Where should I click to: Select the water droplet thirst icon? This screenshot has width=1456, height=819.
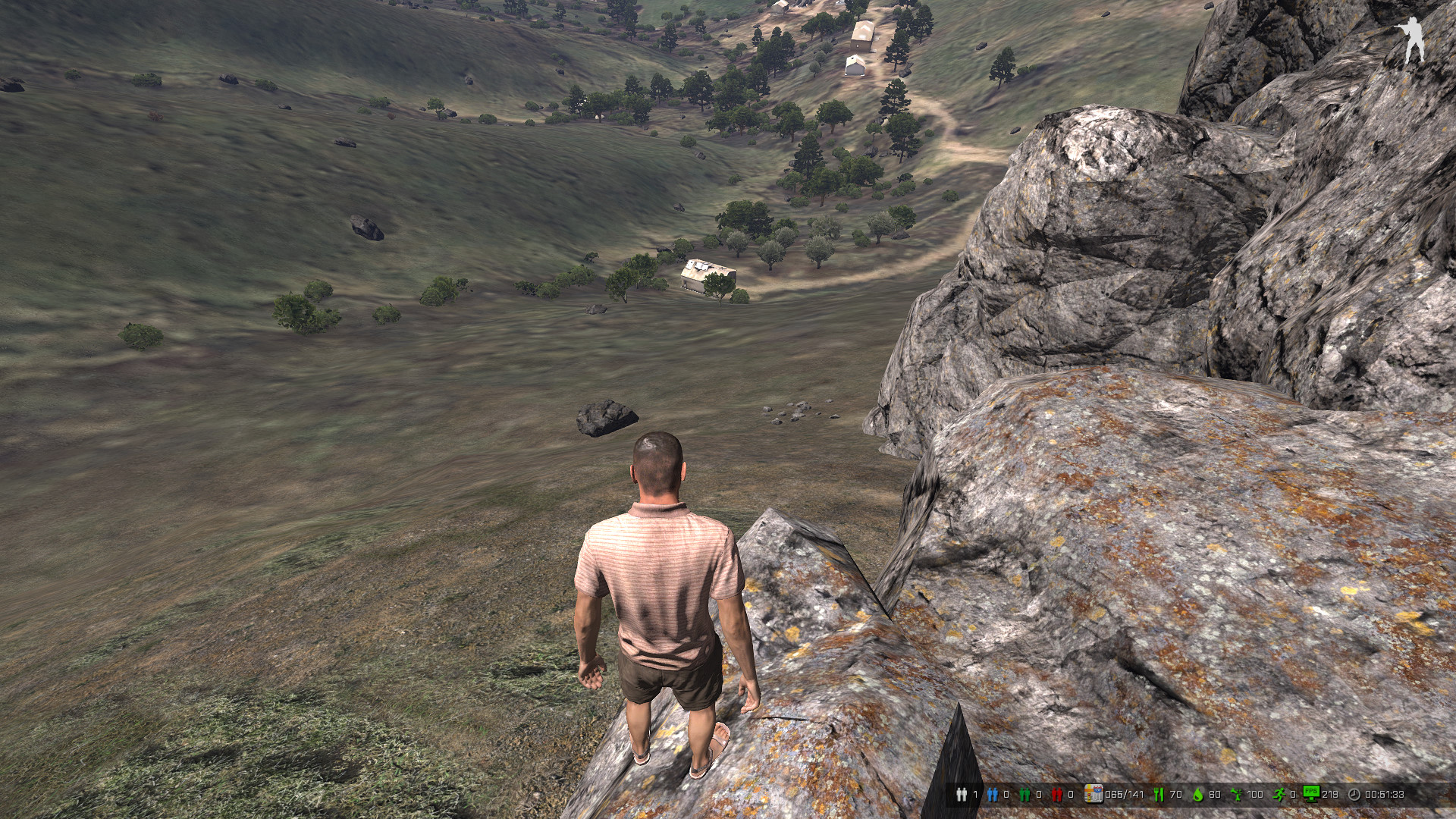click(x=1198, y=794)
